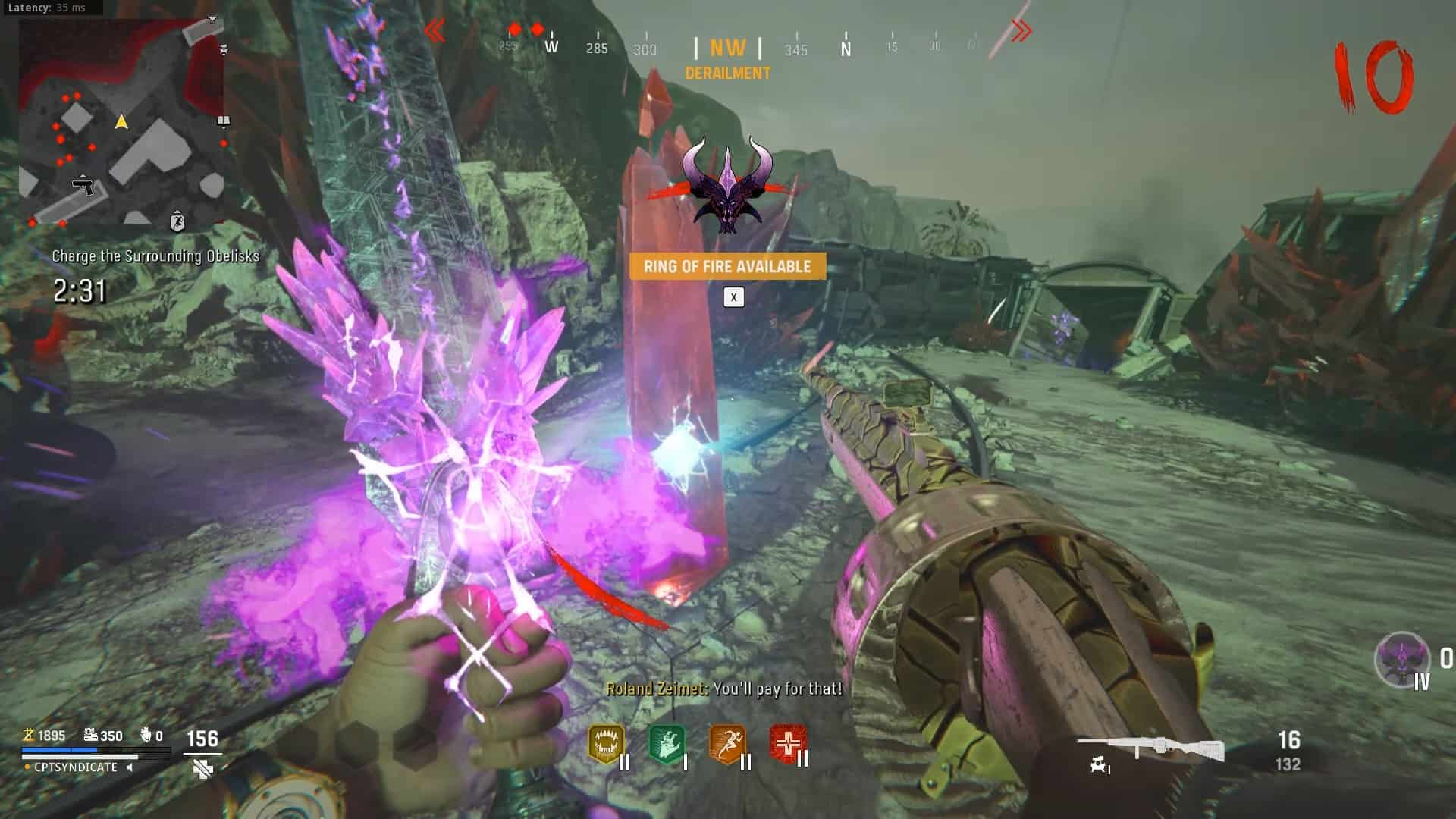Click the minimap in the corner
The image size is (1456, 819).
click(x=122, y=123)
